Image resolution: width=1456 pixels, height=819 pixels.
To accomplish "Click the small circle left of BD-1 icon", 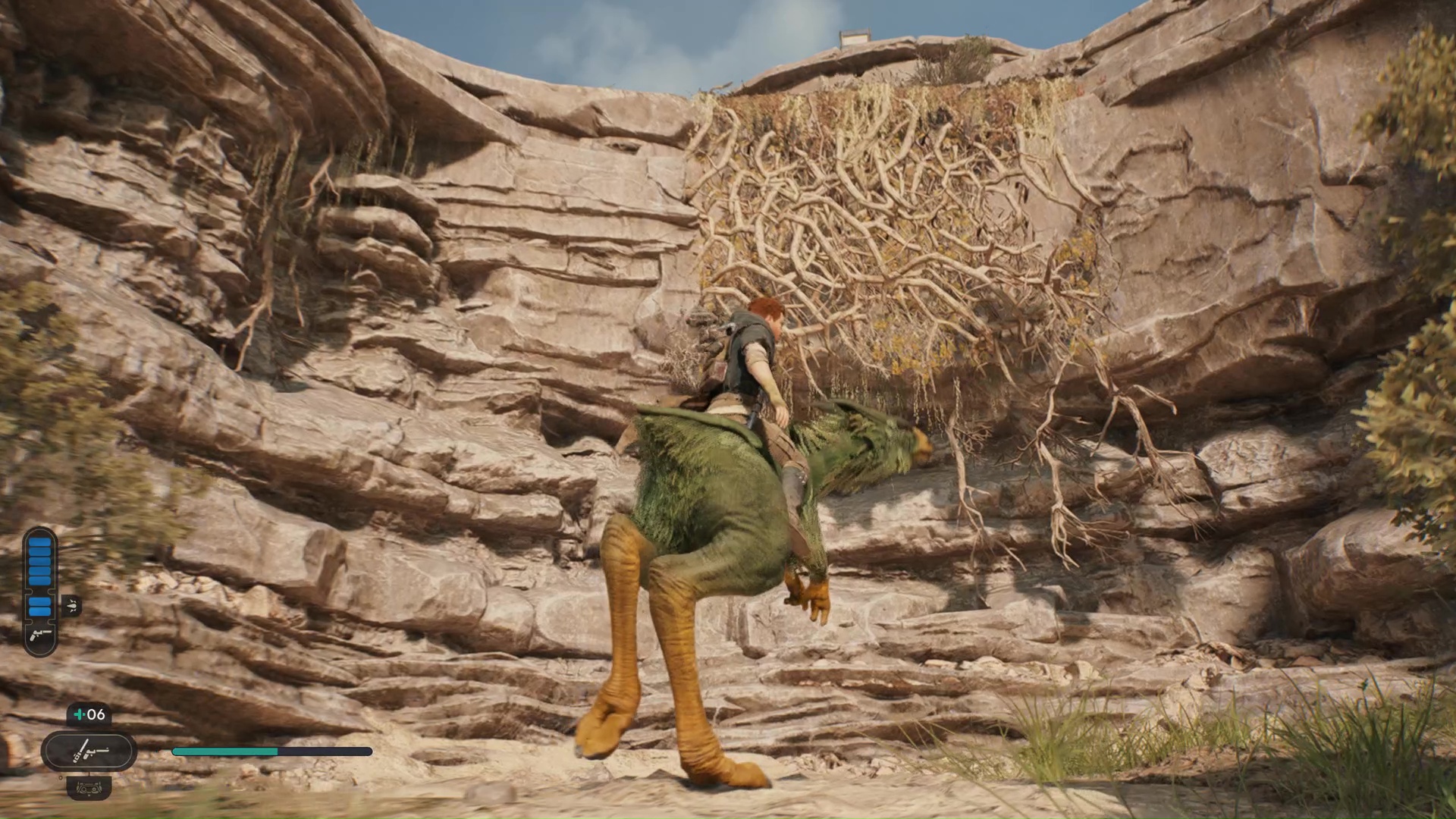I will click(x=61, y=777).
